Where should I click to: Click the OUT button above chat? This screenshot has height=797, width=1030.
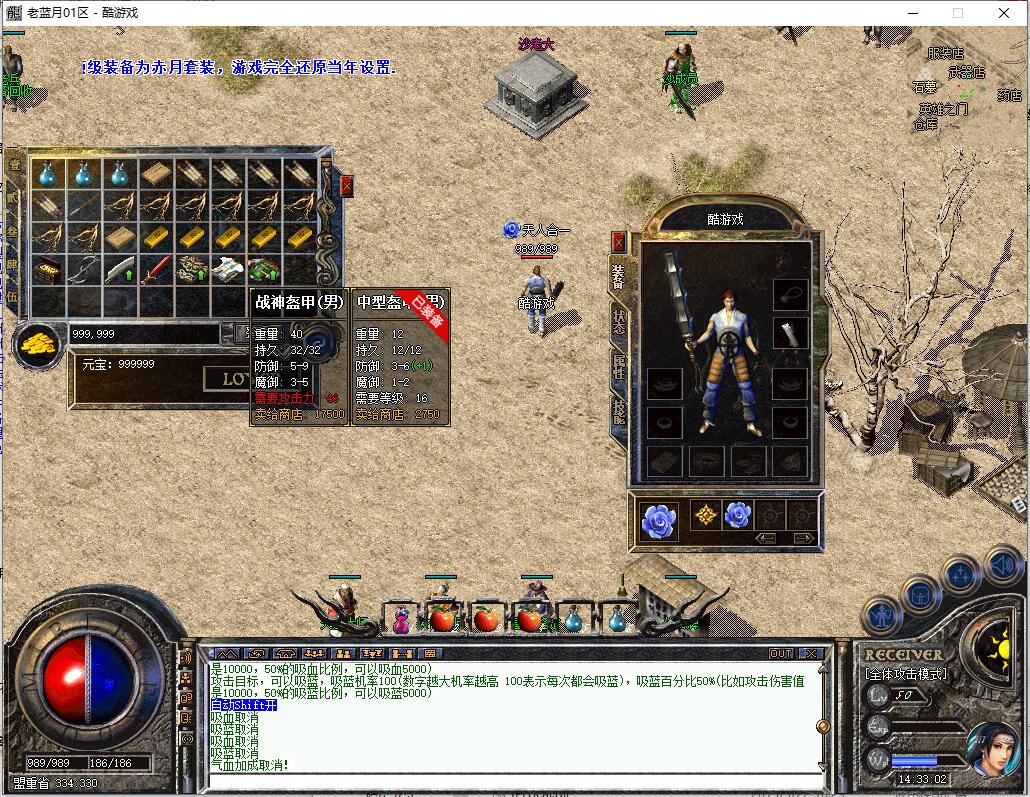tap(780, 653)
